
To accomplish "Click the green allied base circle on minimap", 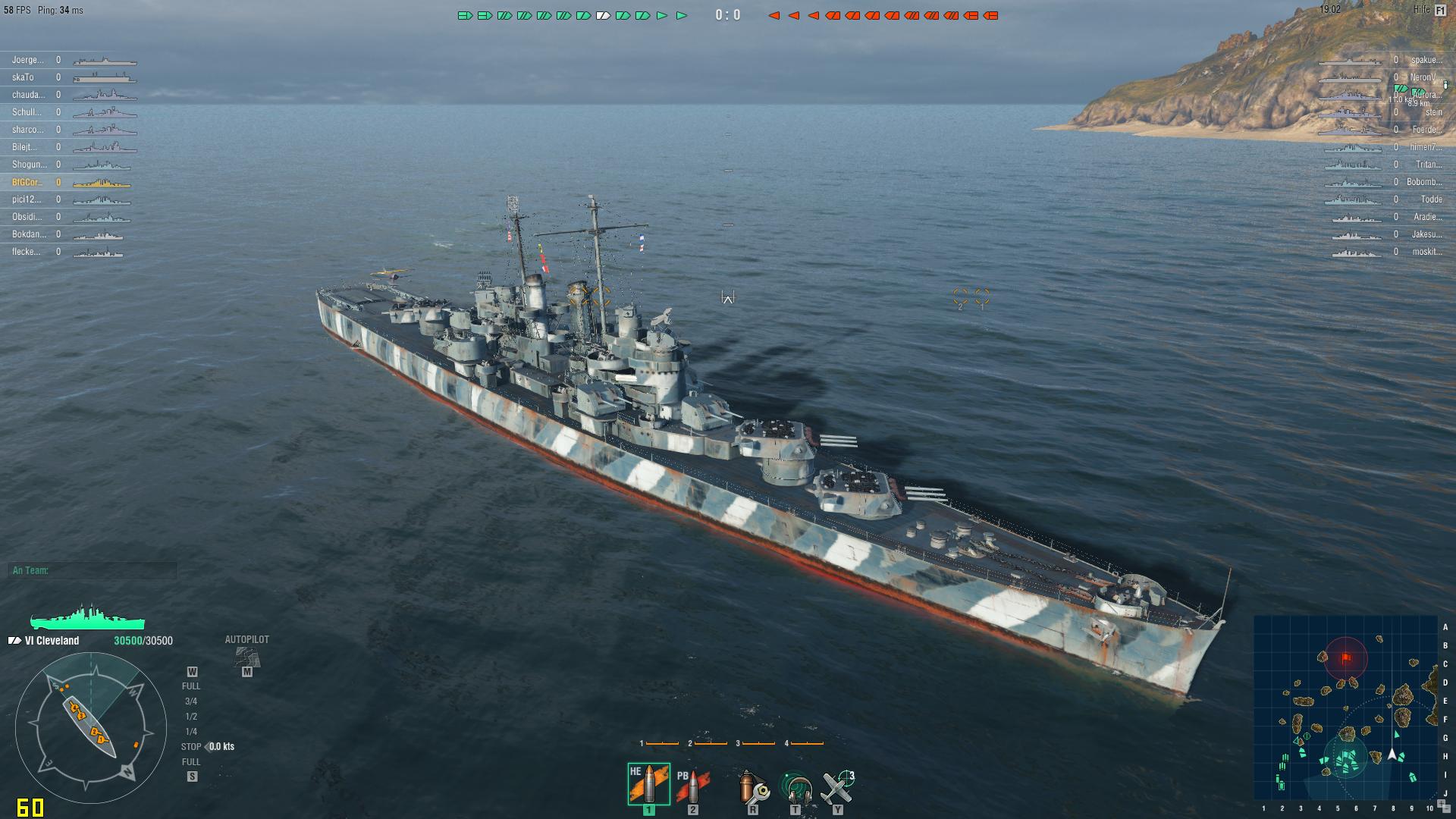I will point(1345,758).
